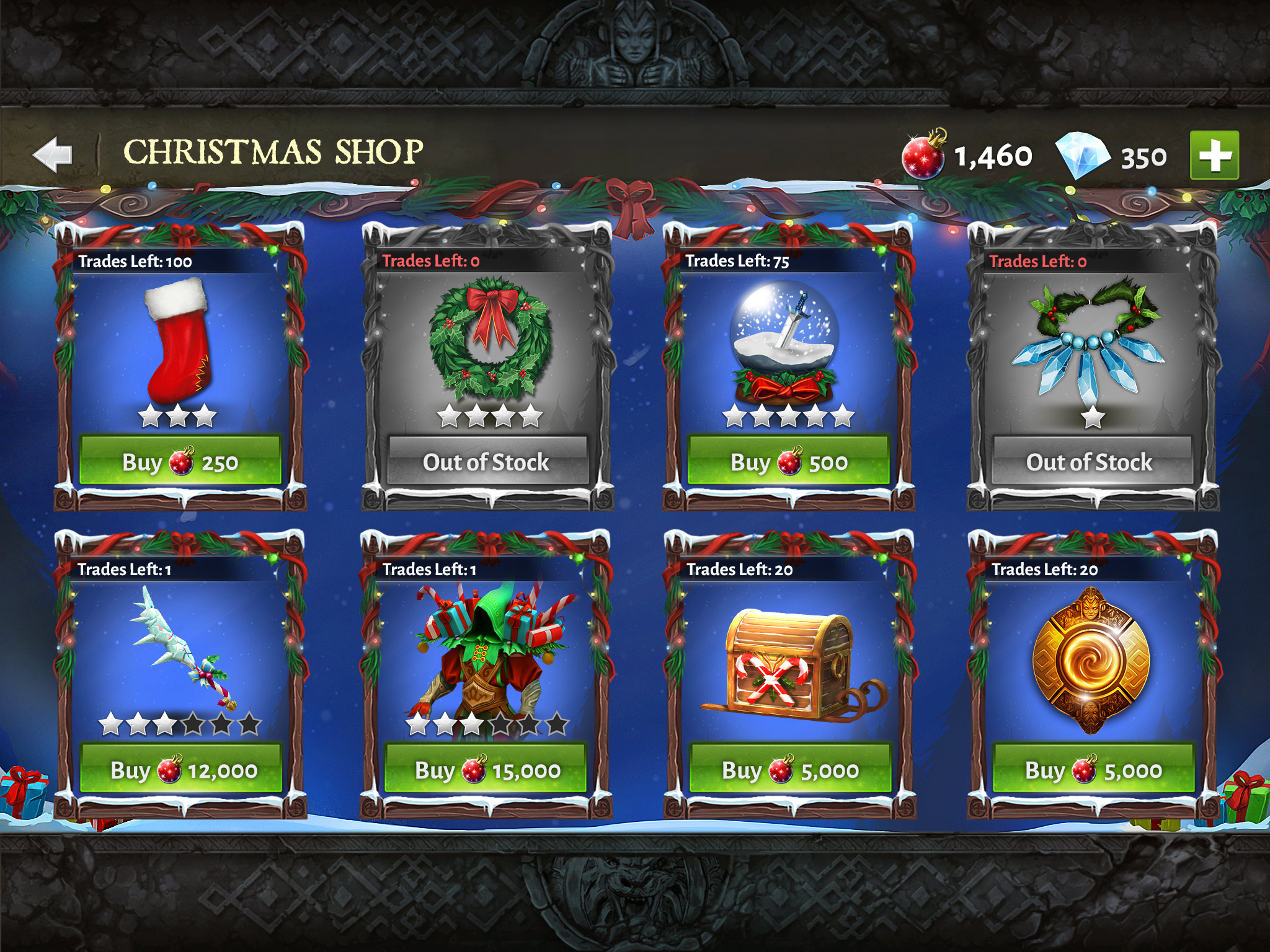Screen dimensions: 1270x952
Task: Buy the red stocking for 250
Action: [180, 461]
